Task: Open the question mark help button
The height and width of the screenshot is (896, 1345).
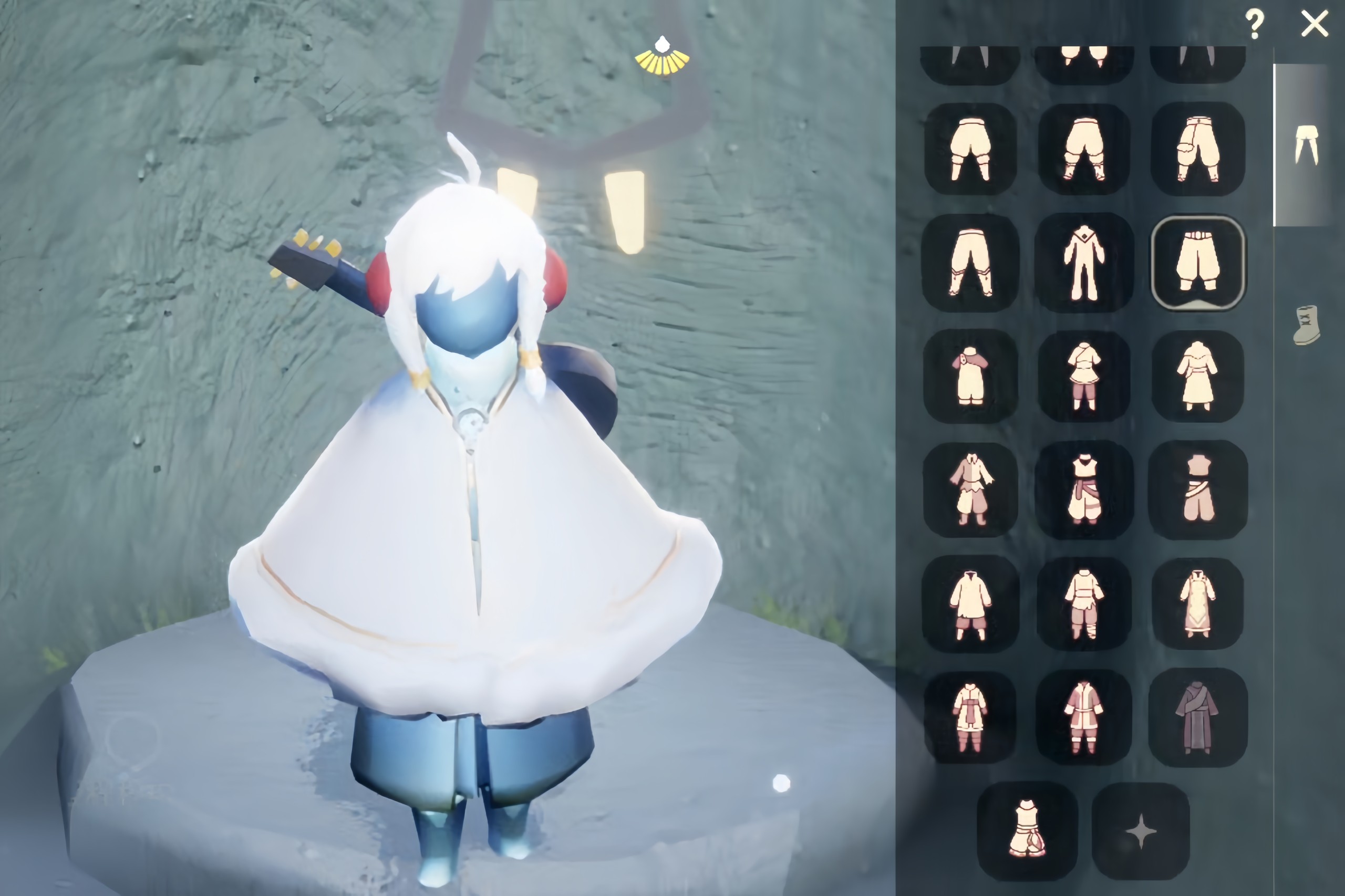Action: pos(1255,25)
